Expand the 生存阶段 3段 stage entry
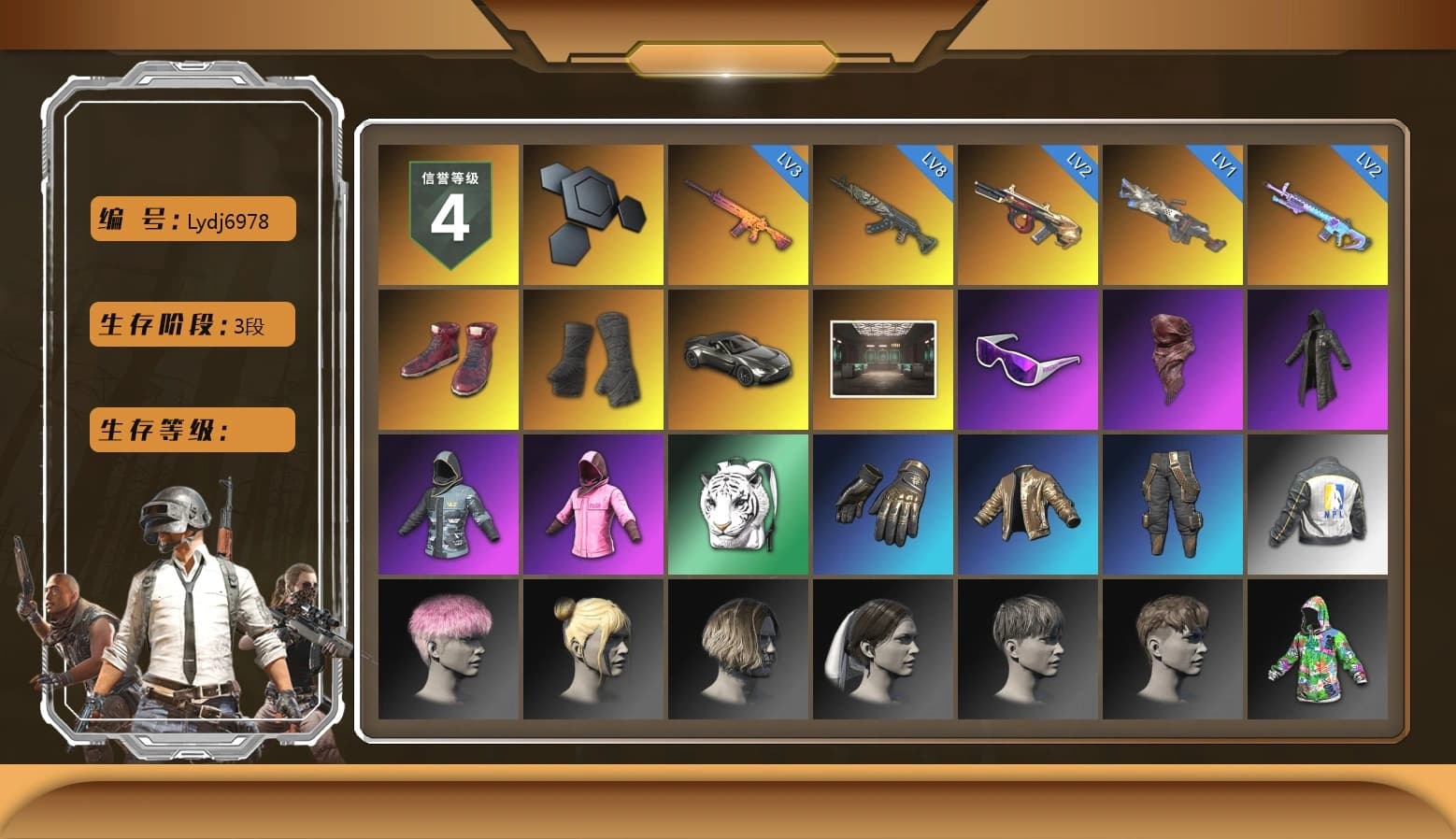The width and height of the screenshot is (1456, 839). click(191, 325)
